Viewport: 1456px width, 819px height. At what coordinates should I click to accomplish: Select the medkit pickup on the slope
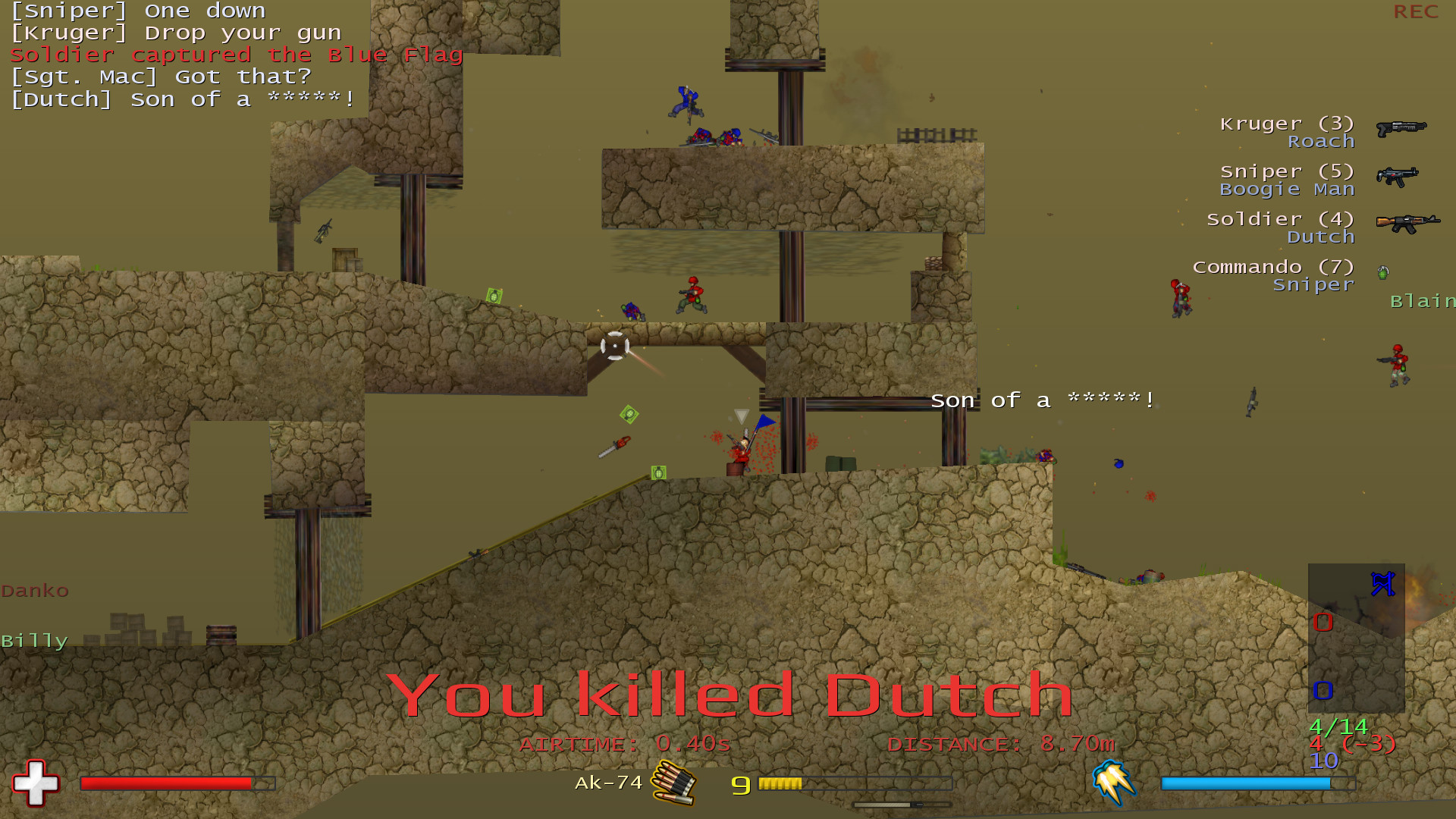(658, 473)
